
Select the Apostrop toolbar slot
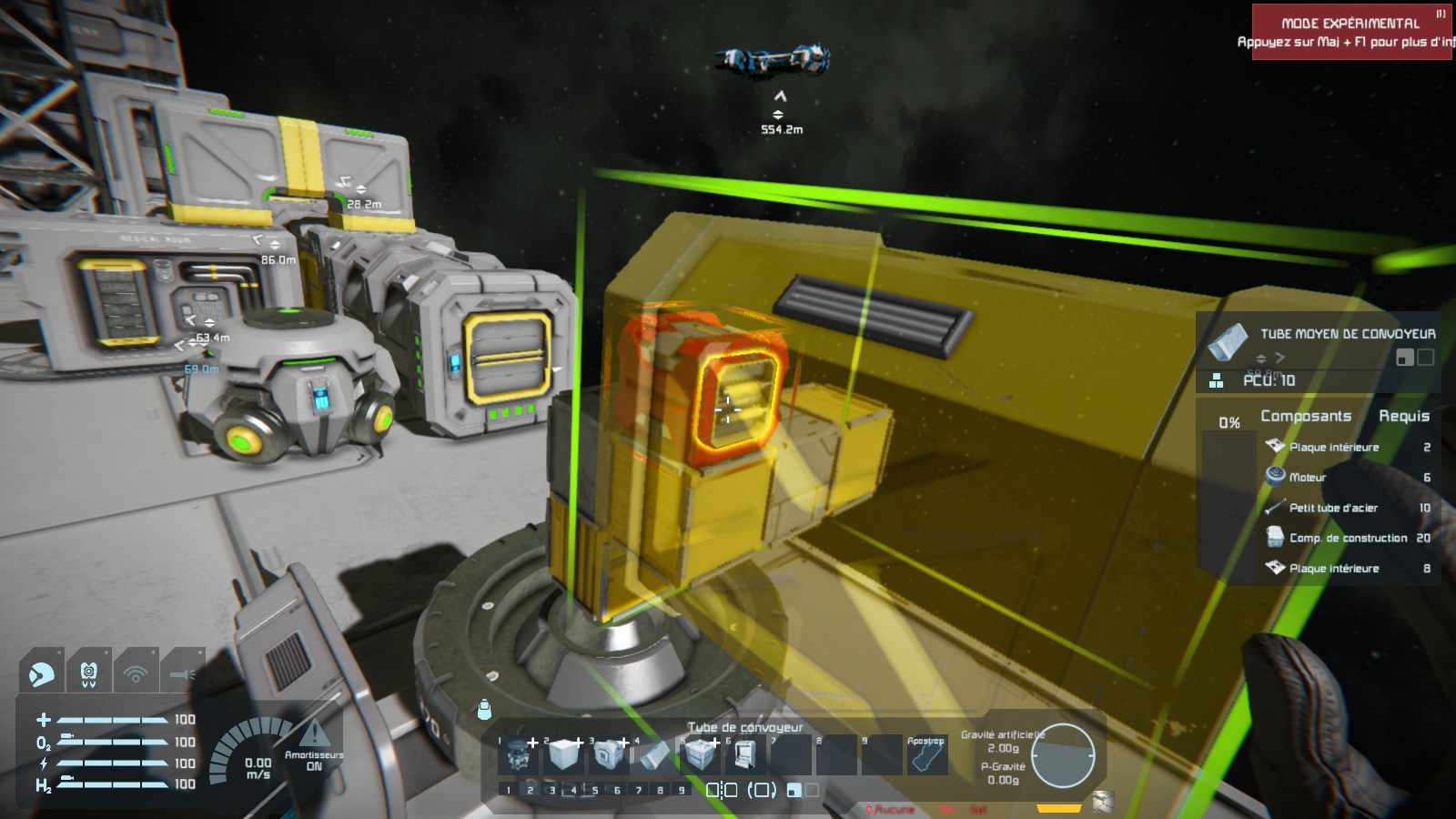tap(925, 755)
